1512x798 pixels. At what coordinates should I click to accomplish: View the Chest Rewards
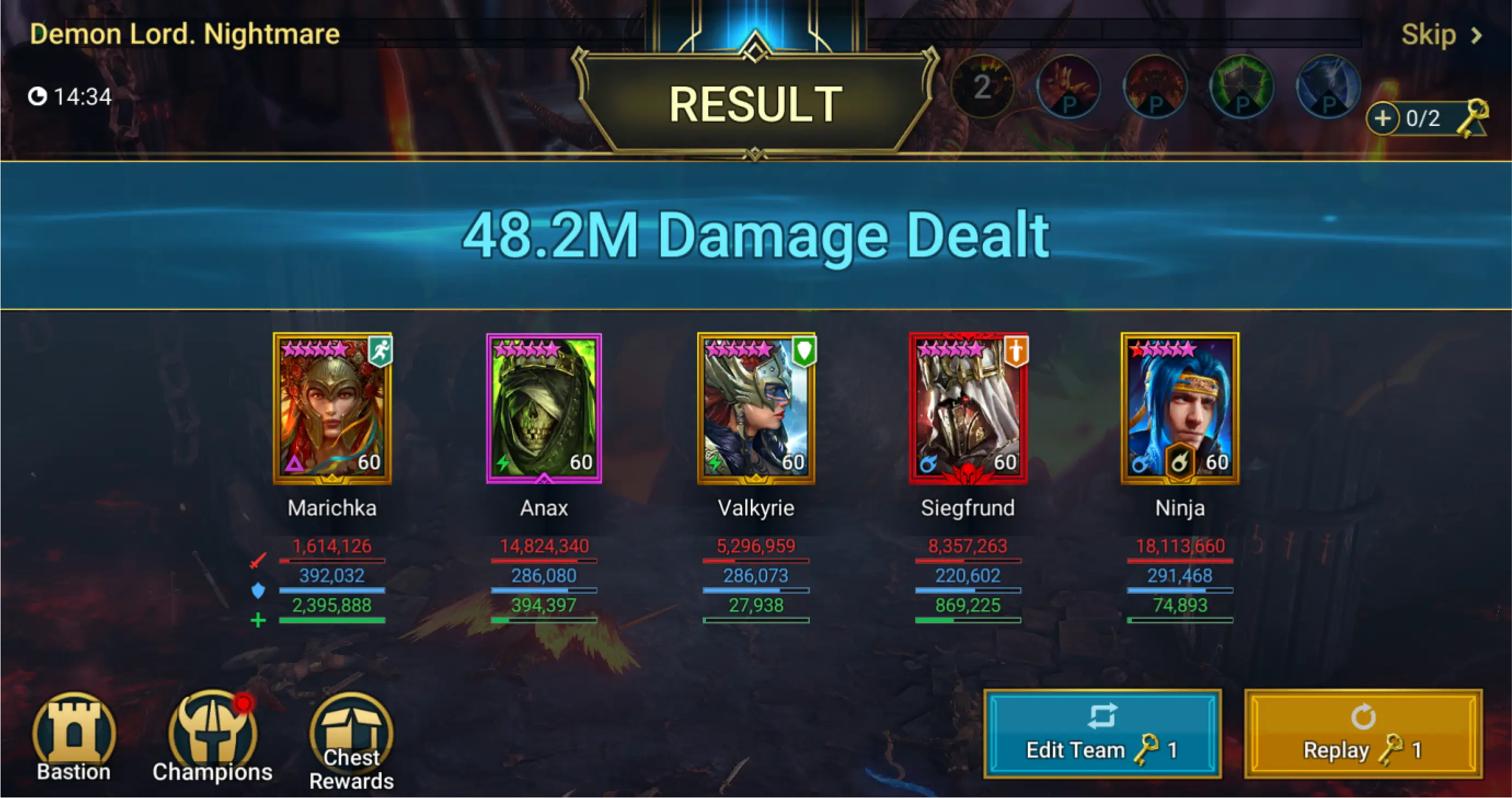click(351, 741)
